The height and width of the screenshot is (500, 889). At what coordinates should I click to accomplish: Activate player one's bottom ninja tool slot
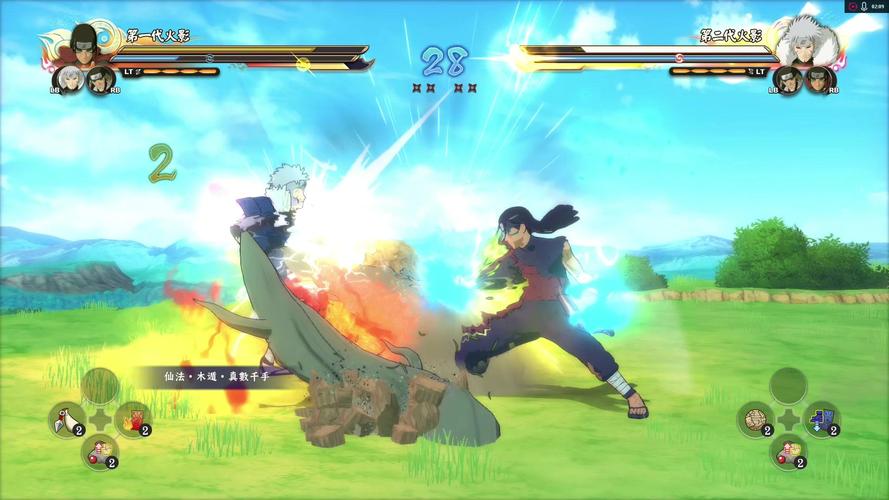click(x=99, y=449)
